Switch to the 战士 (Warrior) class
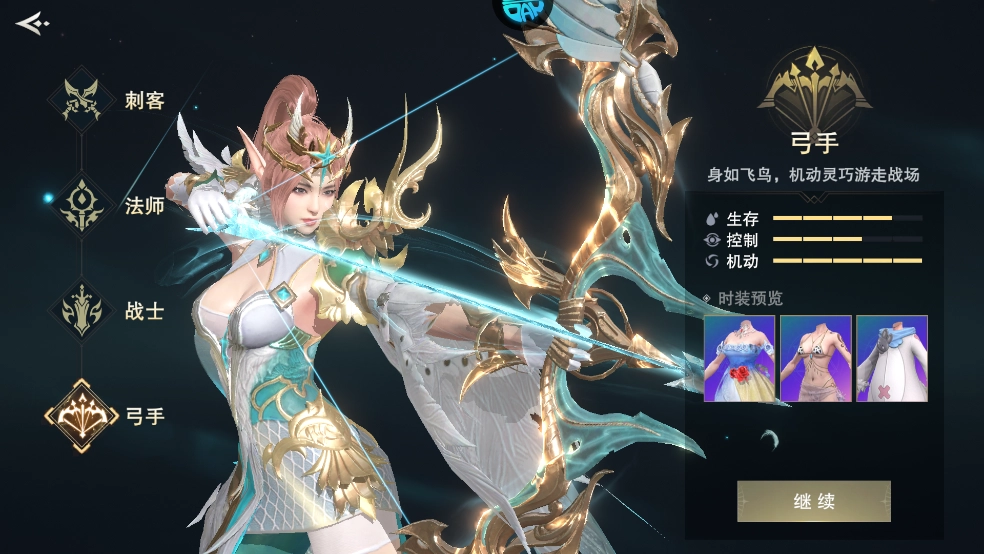Image resolution: width=984 pixels, height=554 pixels. (82, 311)
